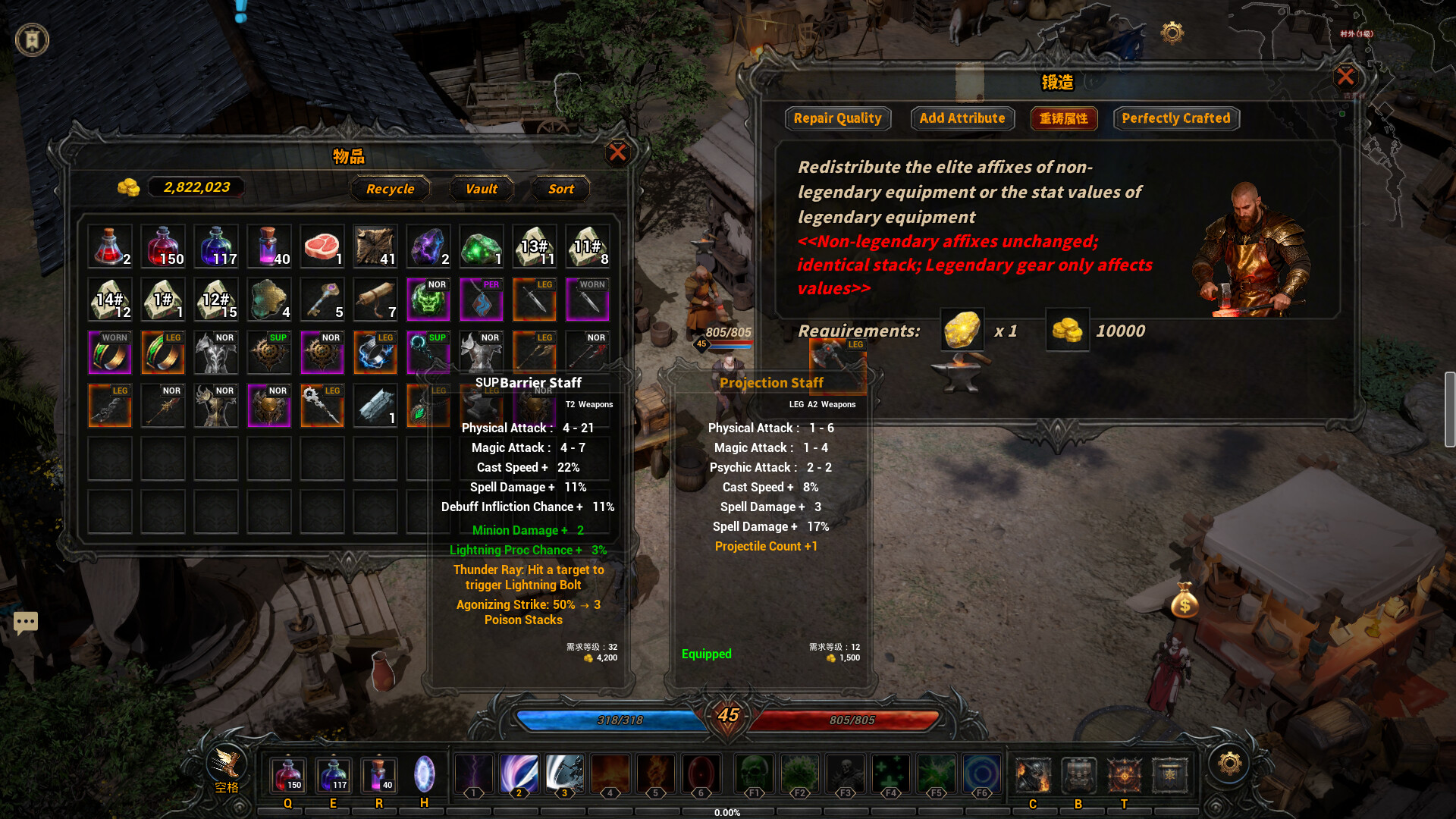
Task: Click the Recycle button in the item panel
Action: [390, 189]
